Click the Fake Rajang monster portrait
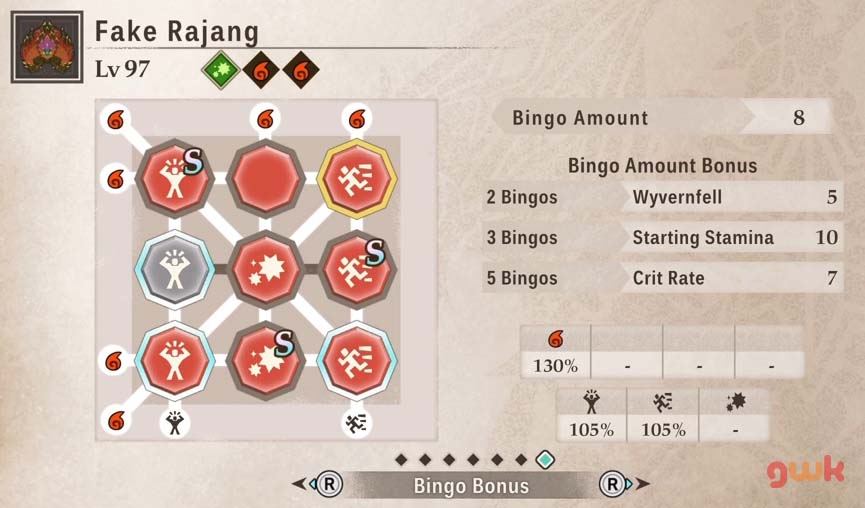865x508 pixels. tap(47, 47)
